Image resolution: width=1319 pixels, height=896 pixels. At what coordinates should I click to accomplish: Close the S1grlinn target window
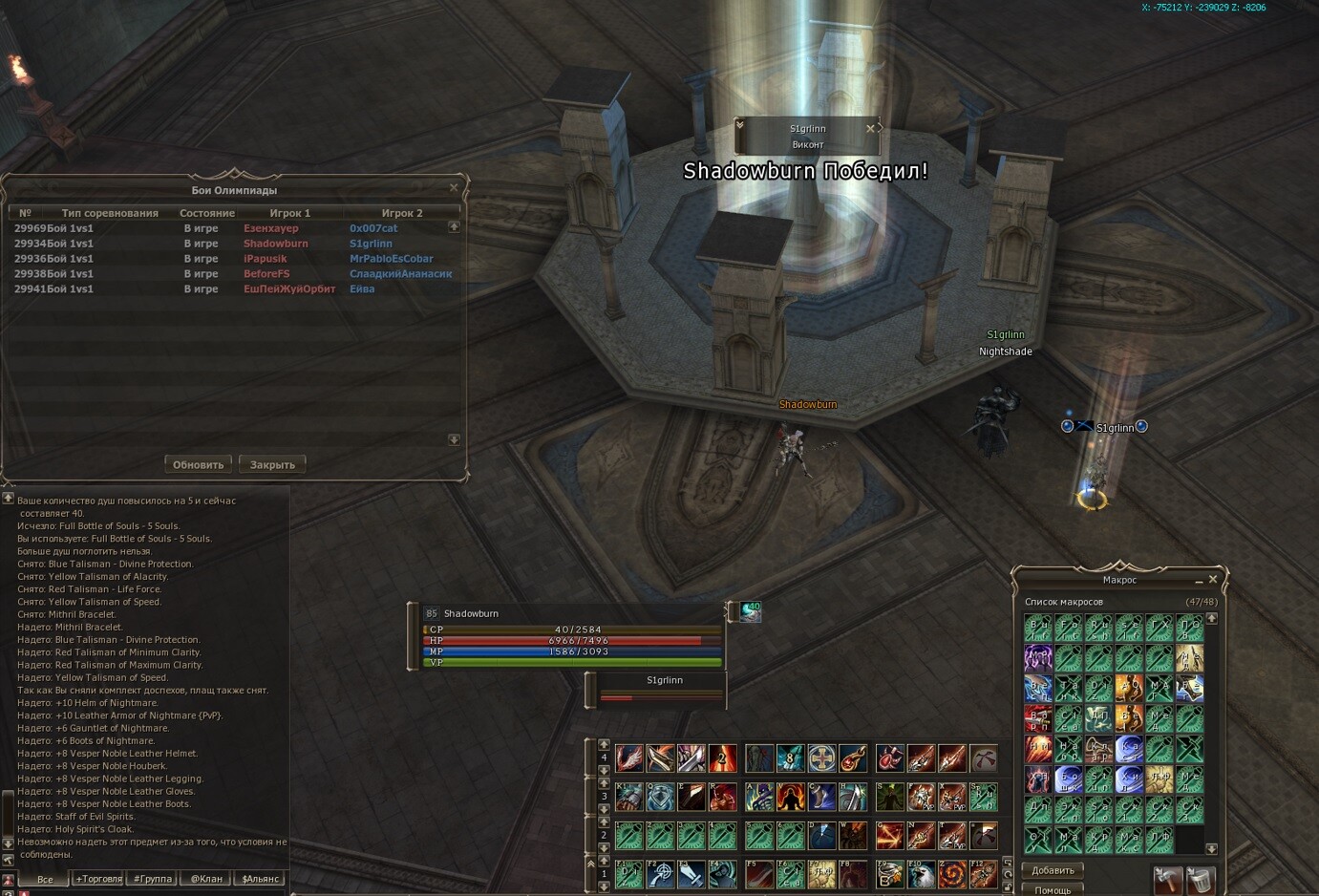[x=870, y=128]
